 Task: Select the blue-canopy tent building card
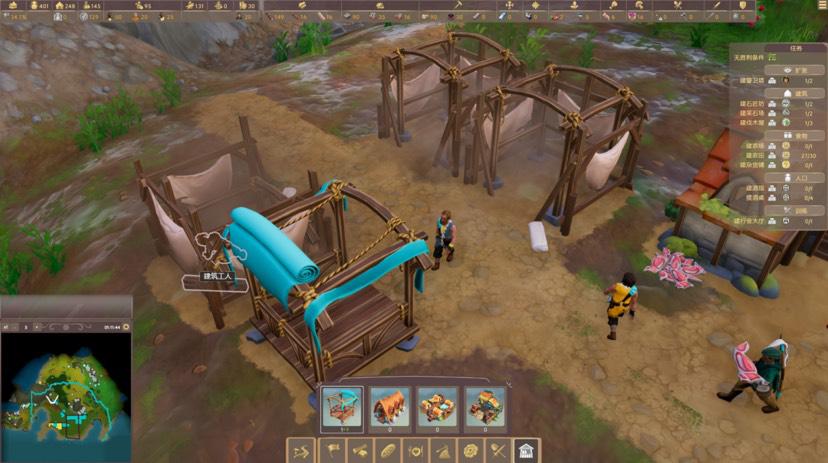(x=342, y=408)
